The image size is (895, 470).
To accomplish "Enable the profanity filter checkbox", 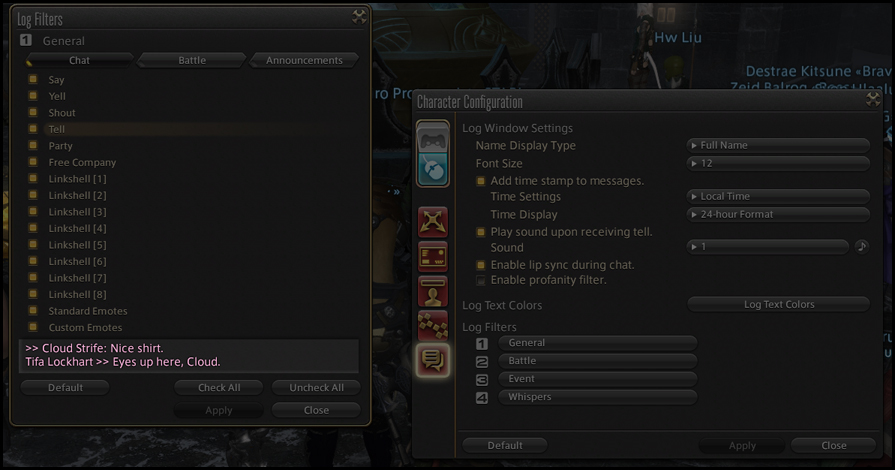I will point(481,281).
